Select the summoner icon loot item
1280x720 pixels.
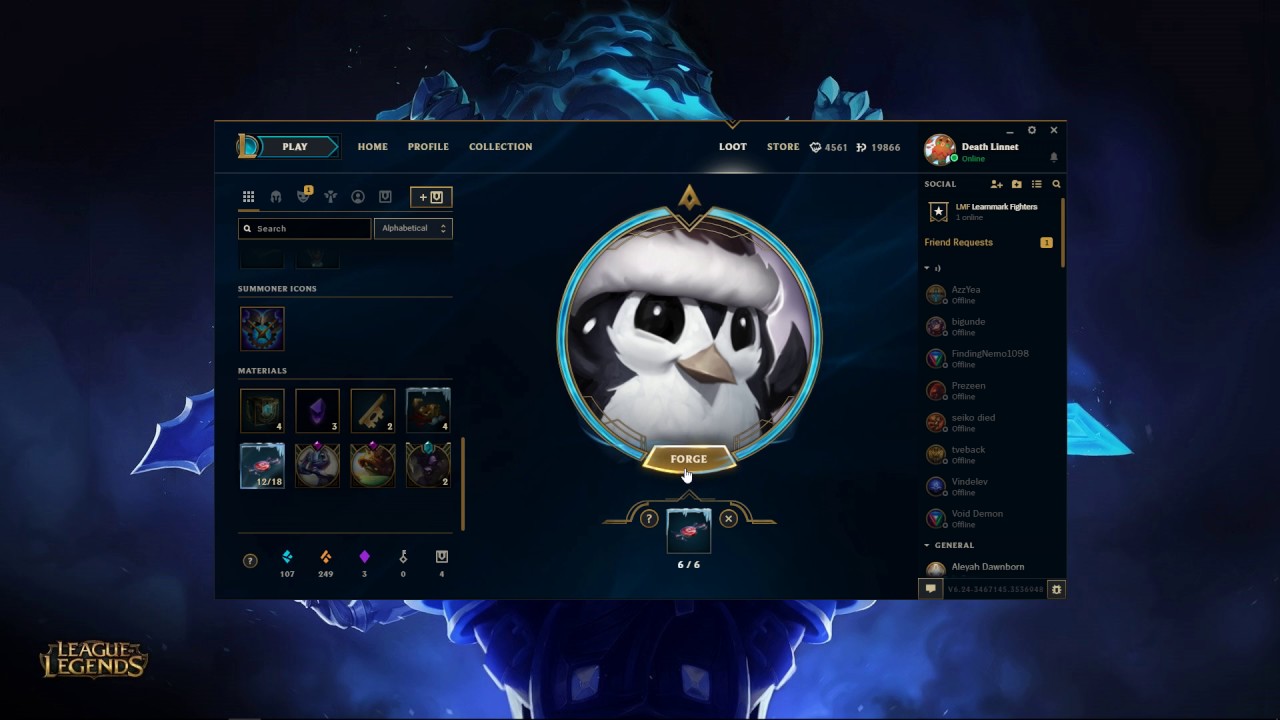pyautogui.click(x=262, y=329)
